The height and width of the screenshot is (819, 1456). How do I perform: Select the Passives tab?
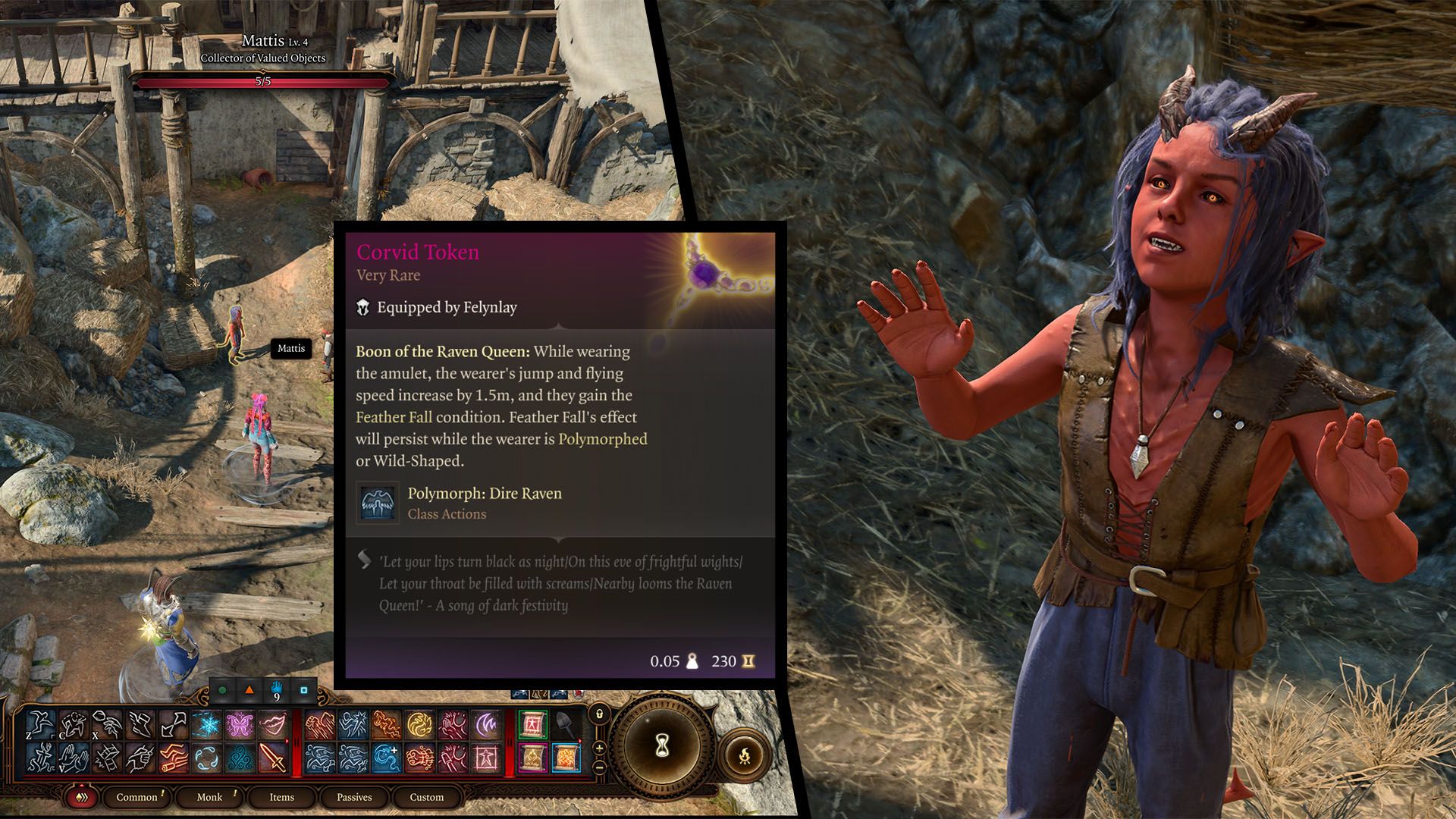[x=354, y=797]
